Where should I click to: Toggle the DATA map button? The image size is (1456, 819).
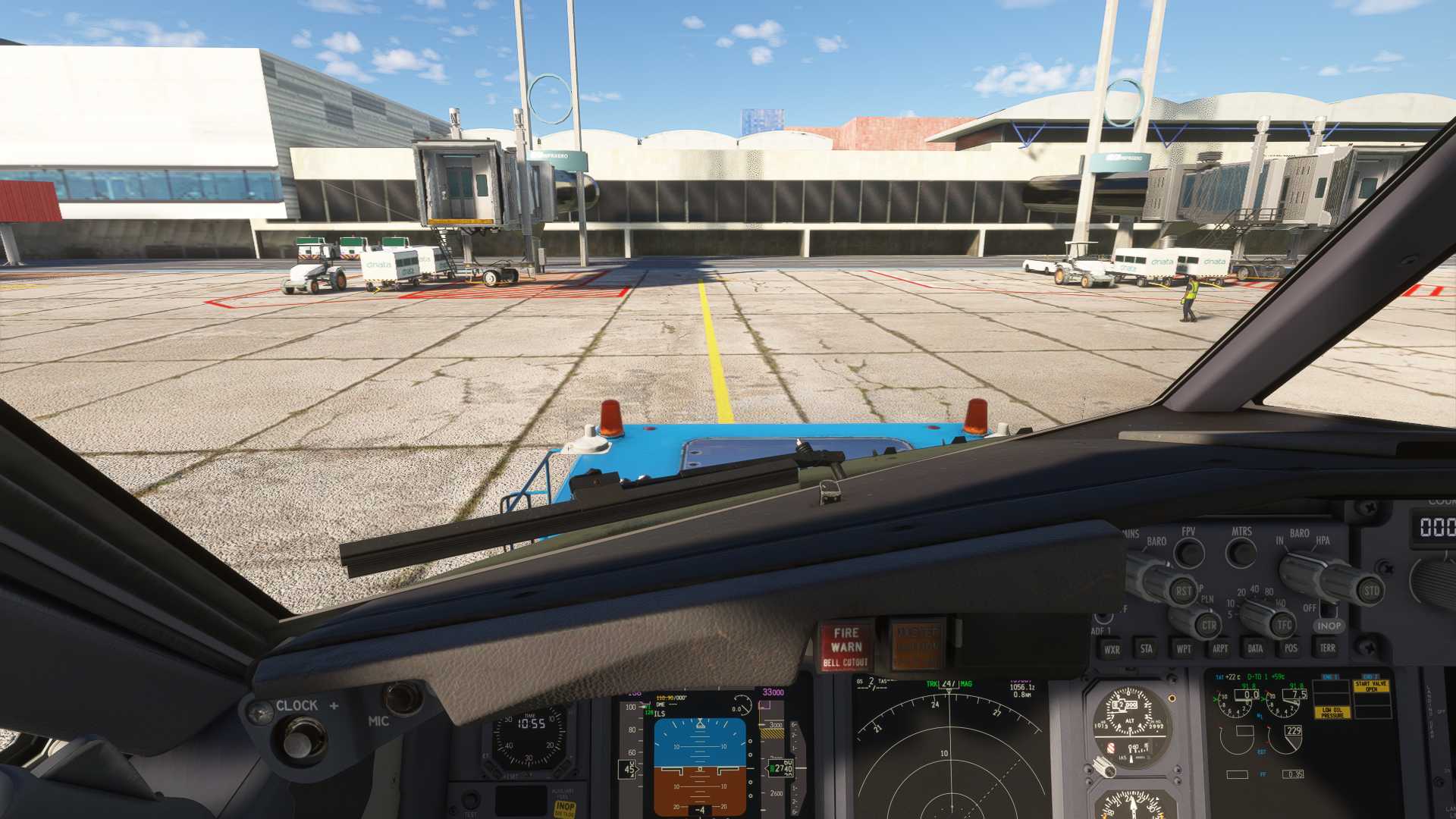1255,648
